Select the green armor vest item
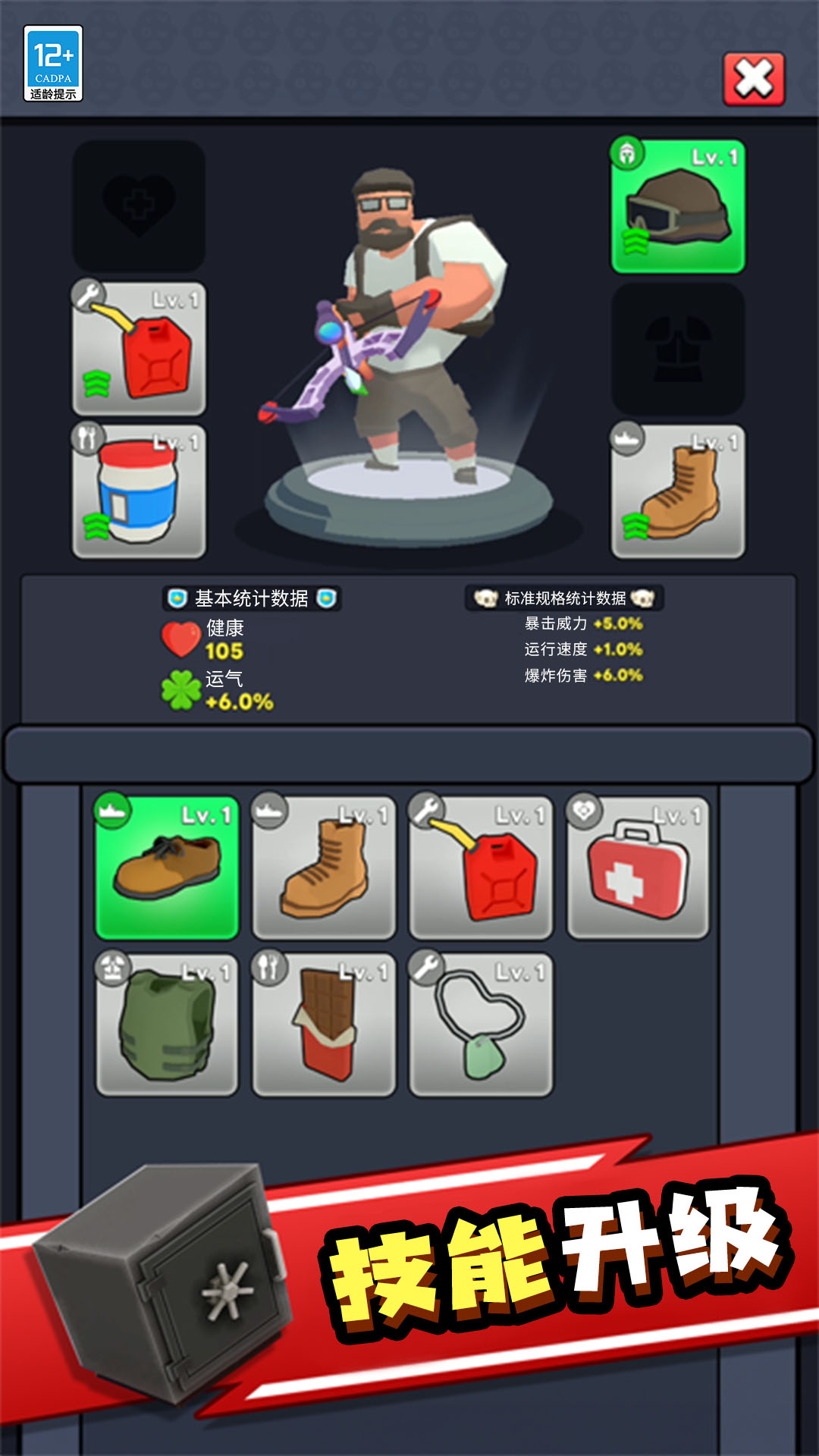 click(x=168, y=1025)
